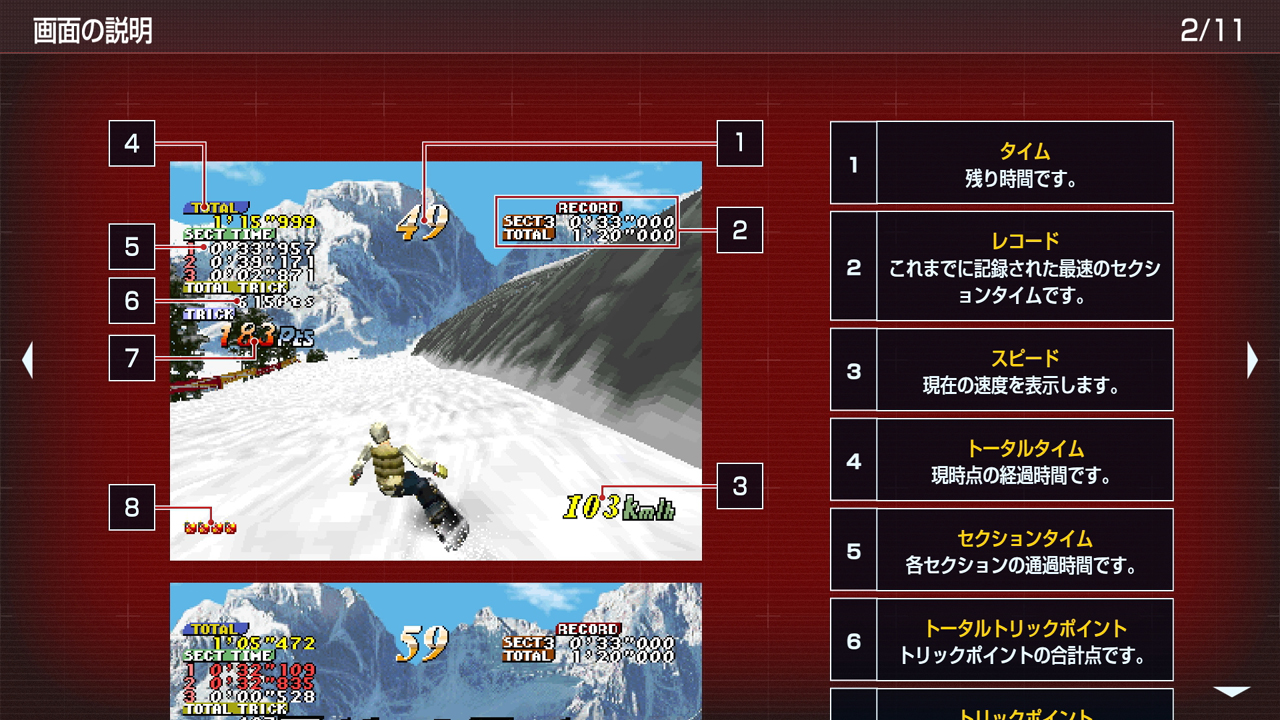Click callout marker 7 near the trick points
The height and width of the screenshot is (720, 1280).
pyautogui.click(x=130, y=356)
